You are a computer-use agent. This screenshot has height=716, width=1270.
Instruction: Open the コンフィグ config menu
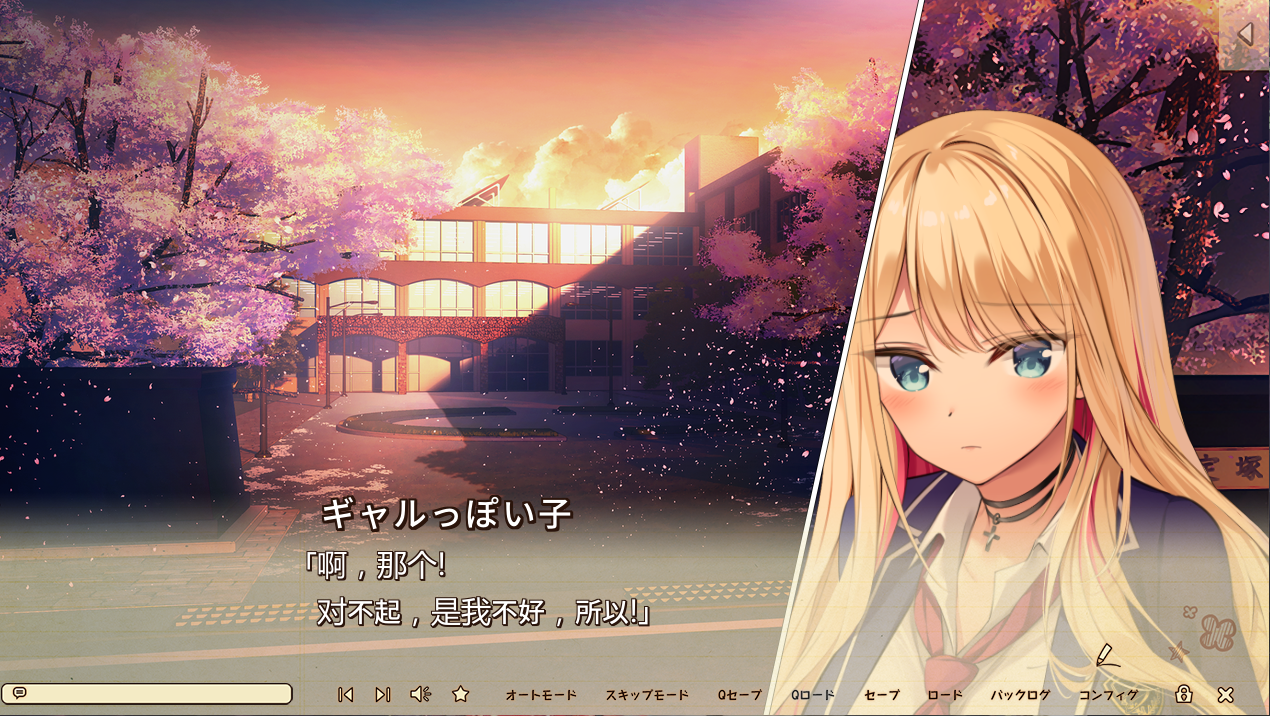click(1108, 695)
